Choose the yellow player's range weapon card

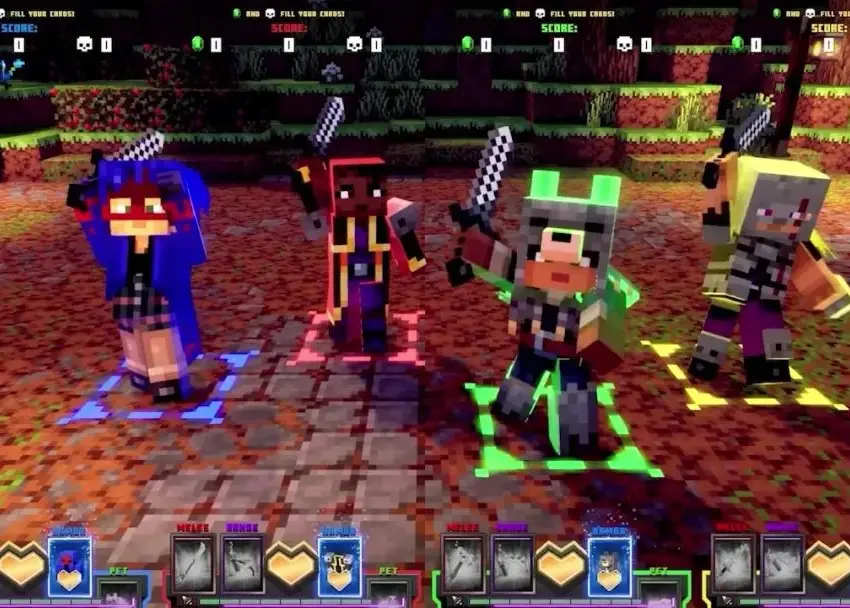(781, 564)
